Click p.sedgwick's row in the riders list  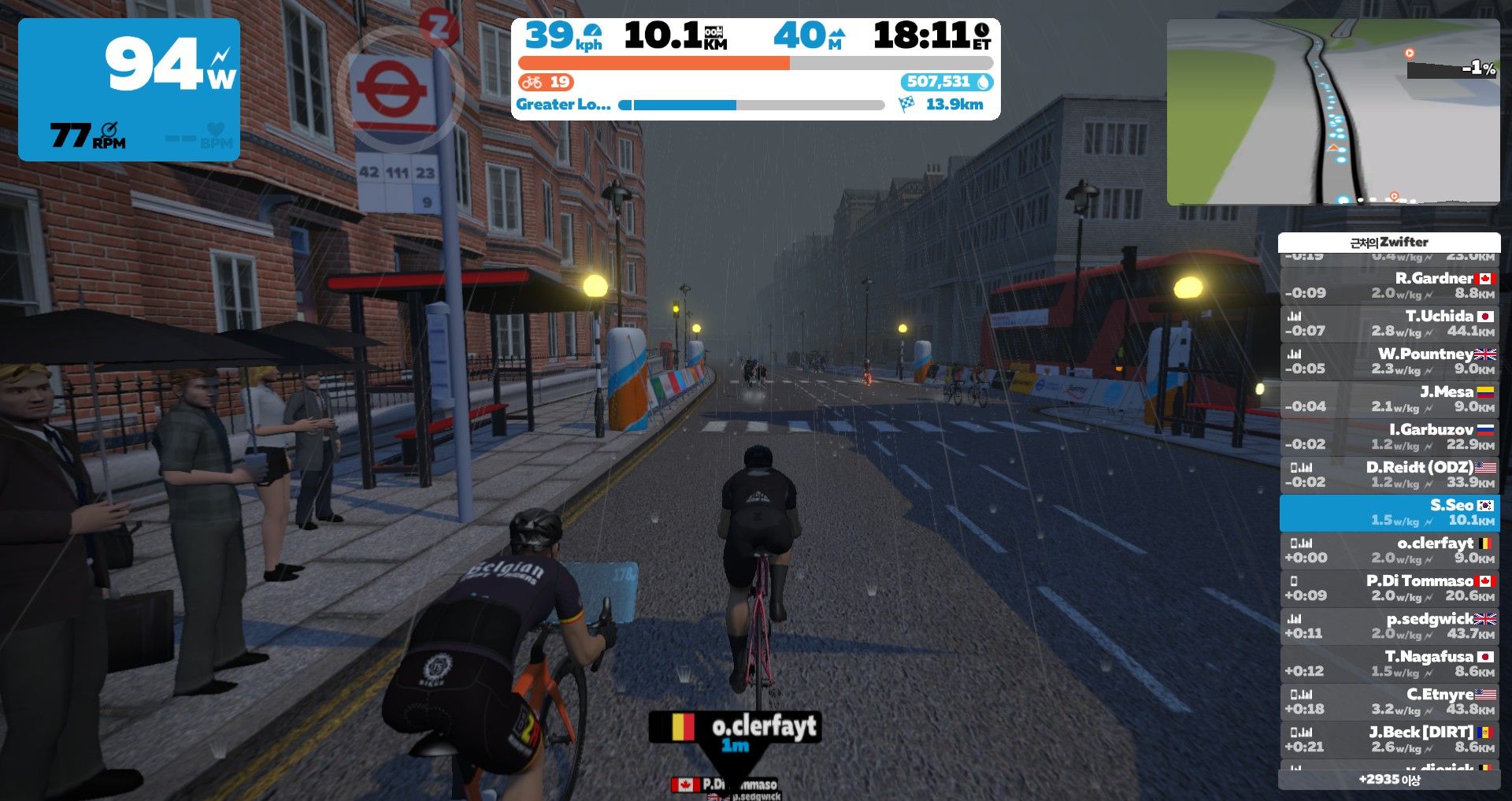1389,625
